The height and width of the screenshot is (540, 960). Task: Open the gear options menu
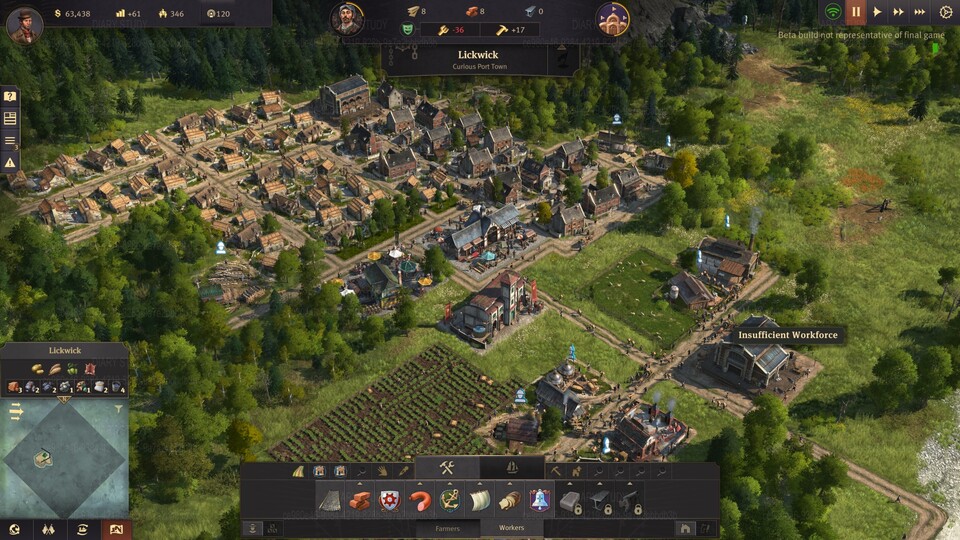click(946, 12)
